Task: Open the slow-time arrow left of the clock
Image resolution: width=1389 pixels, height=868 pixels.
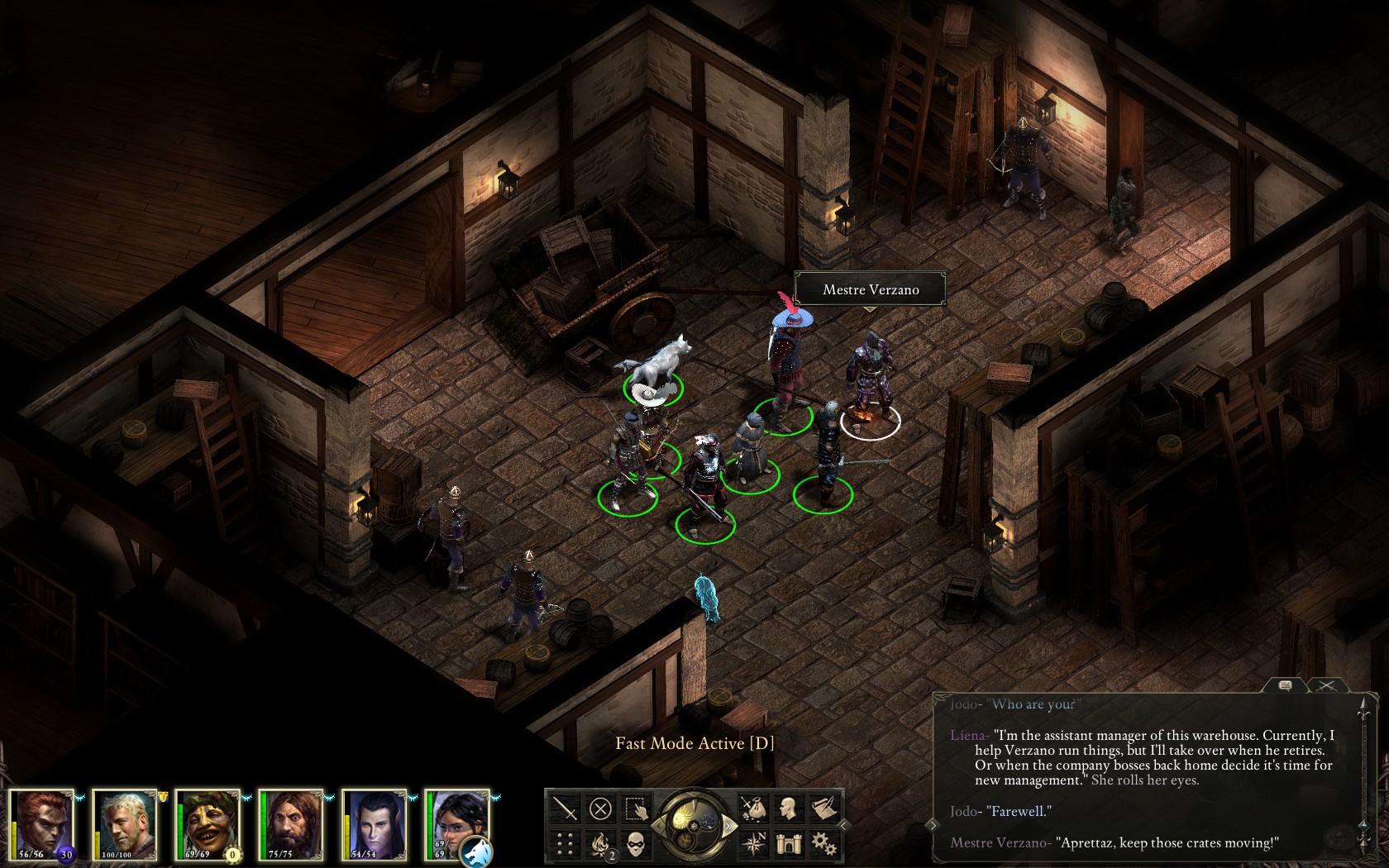Action: tap(660, 827)
